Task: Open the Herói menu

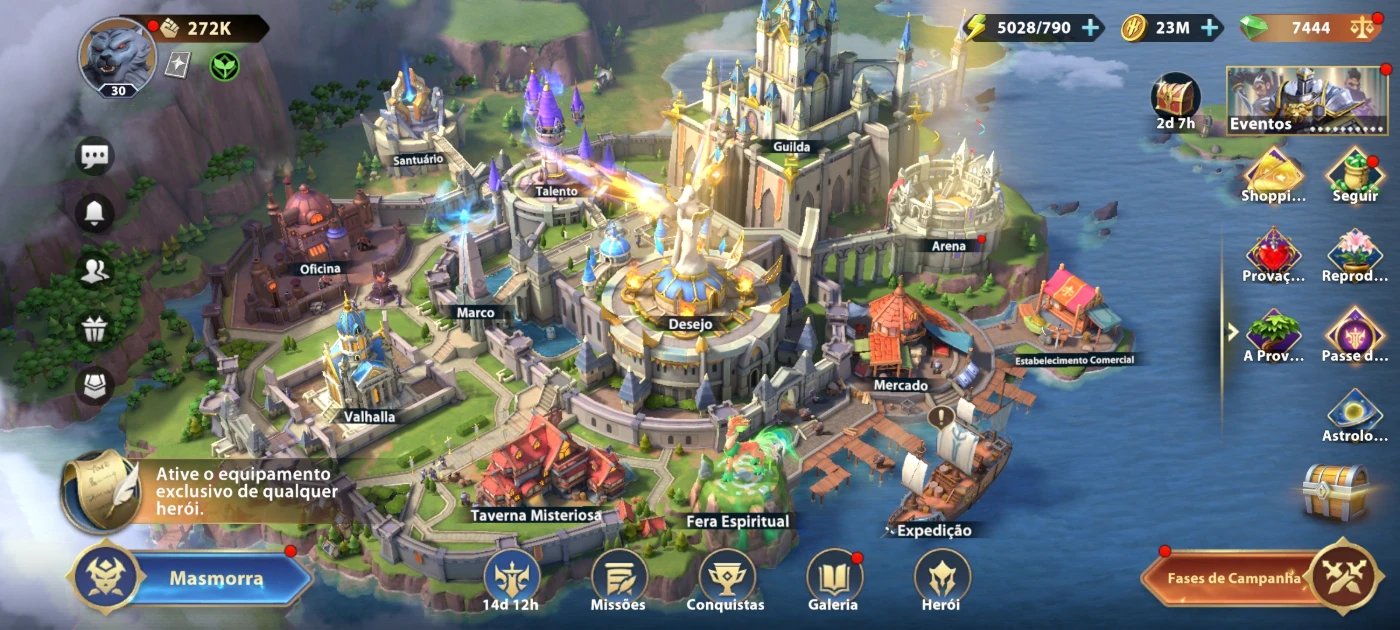Action: pos(941,580)
